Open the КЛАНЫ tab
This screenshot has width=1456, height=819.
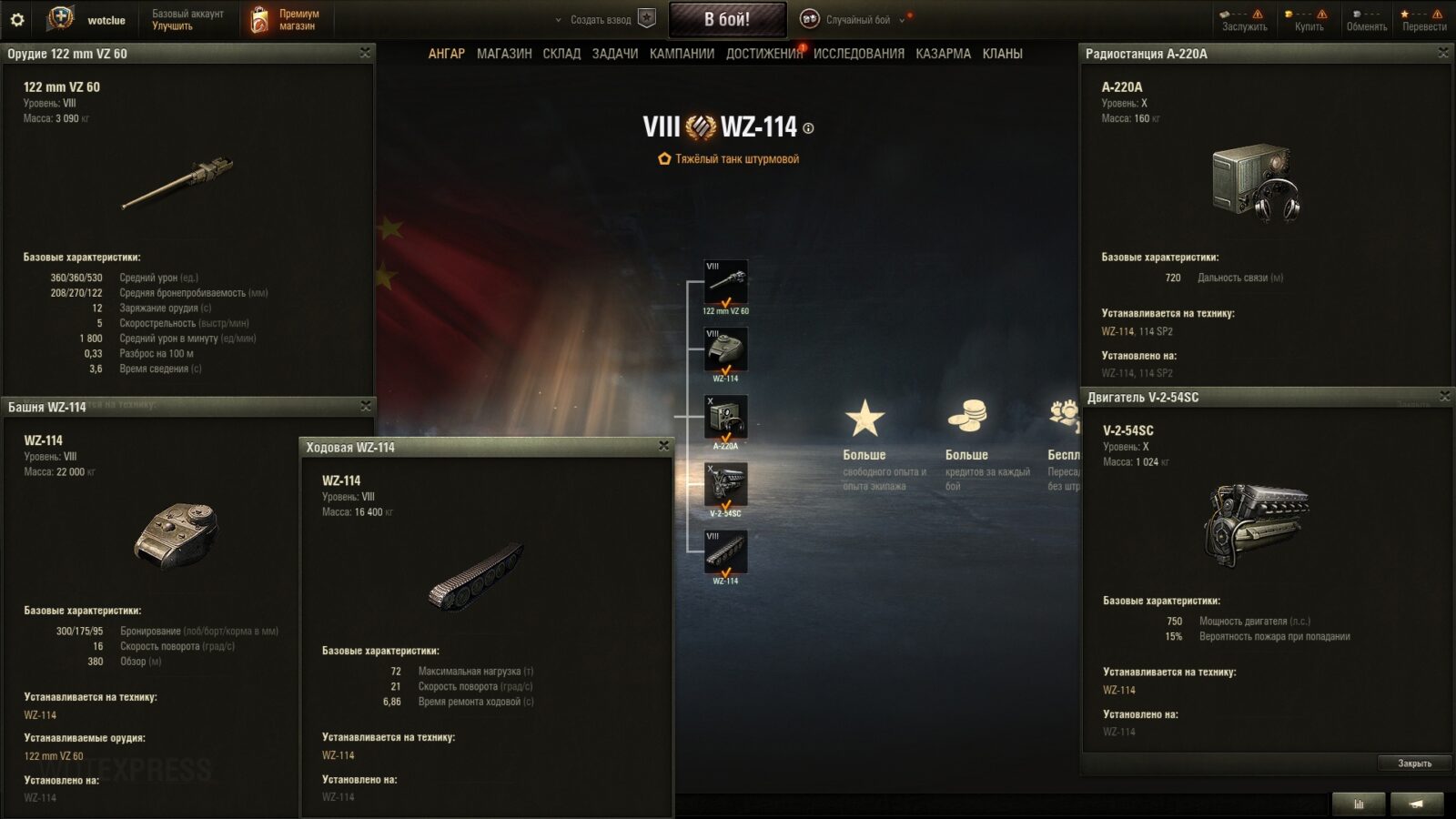(1002, 54)
